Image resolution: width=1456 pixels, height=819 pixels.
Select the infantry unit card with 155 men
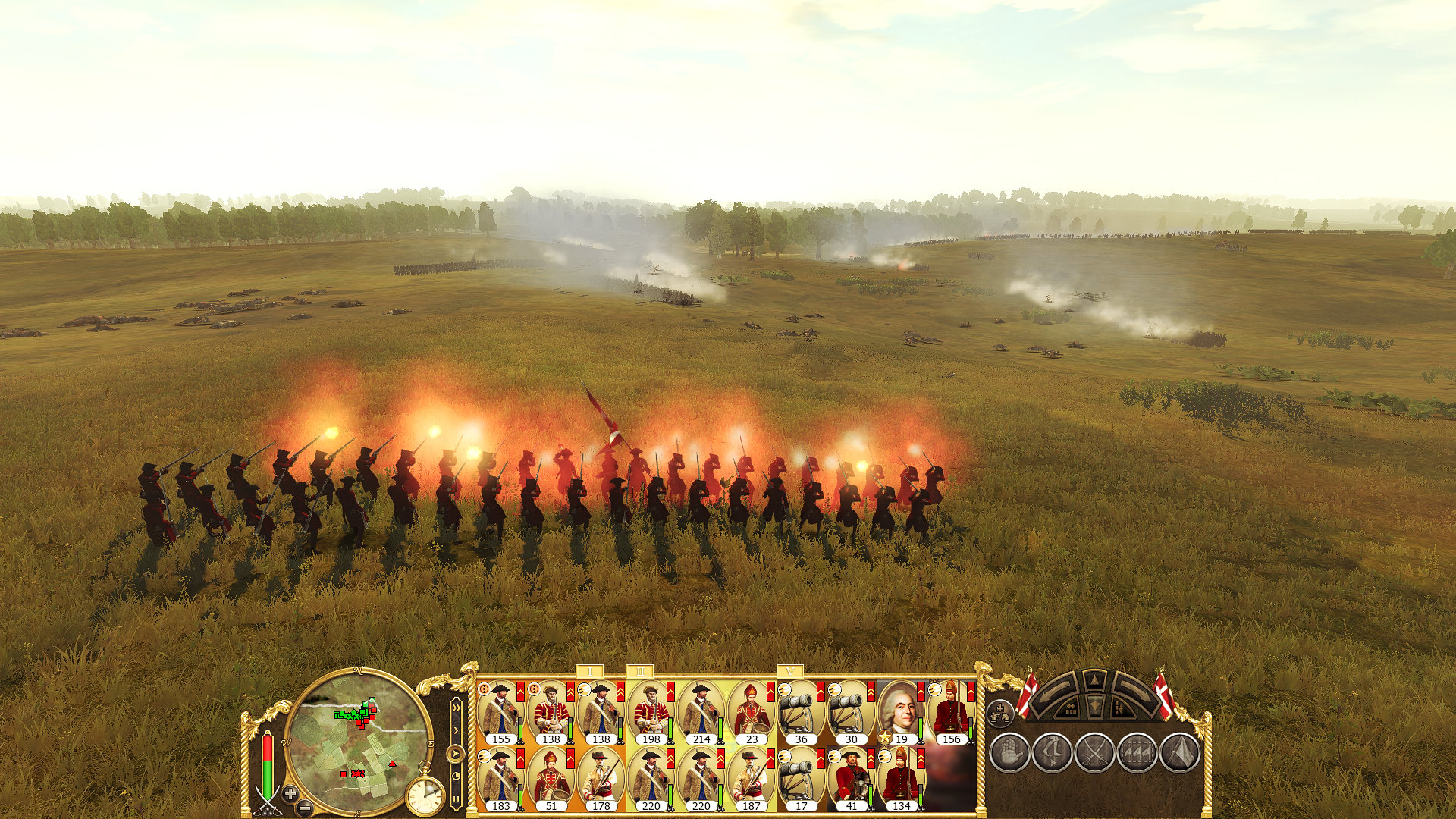[500, 713]
